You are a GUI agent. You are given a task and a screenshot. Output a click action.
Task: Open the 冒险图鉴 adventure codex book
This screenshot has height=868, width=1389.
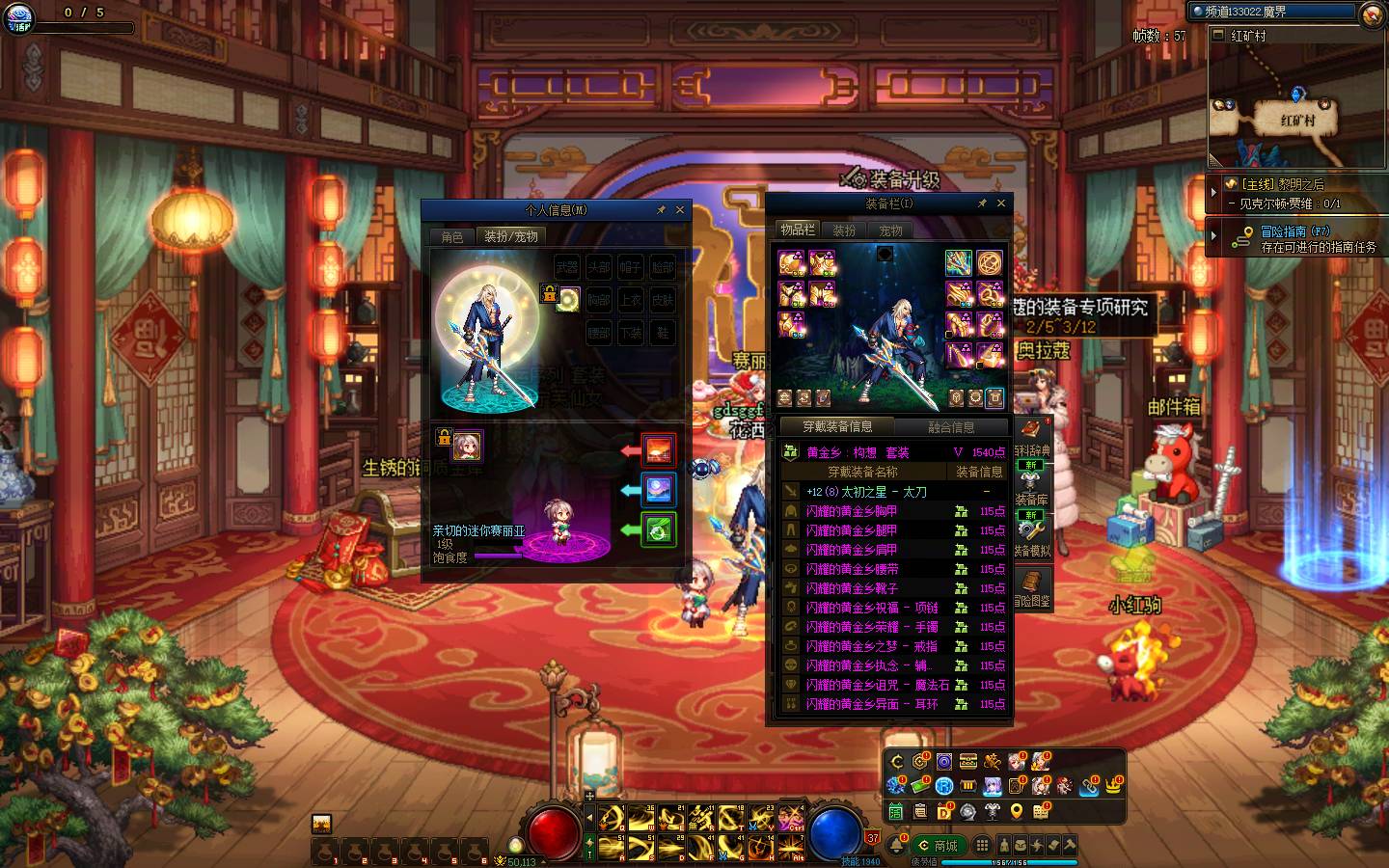coord(1032,586)
